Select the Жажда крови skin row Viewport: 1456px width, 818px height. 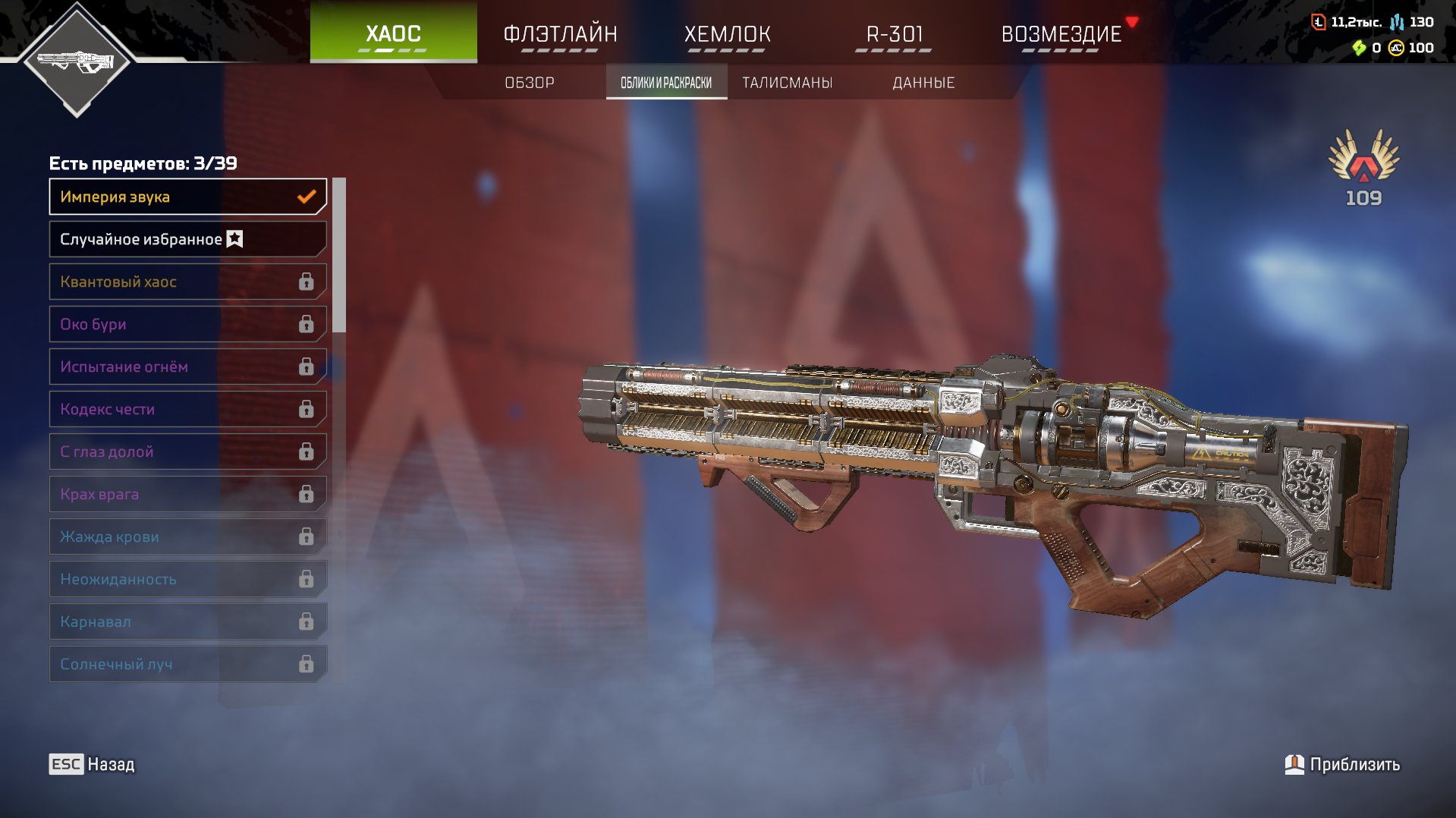[x=187, y=536]
